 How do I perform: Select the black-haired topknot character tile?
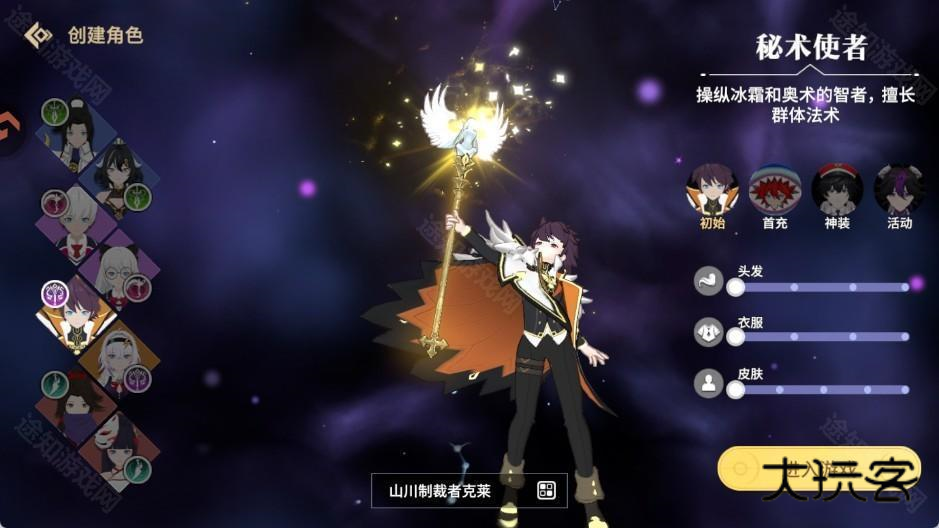coord(74,139)
